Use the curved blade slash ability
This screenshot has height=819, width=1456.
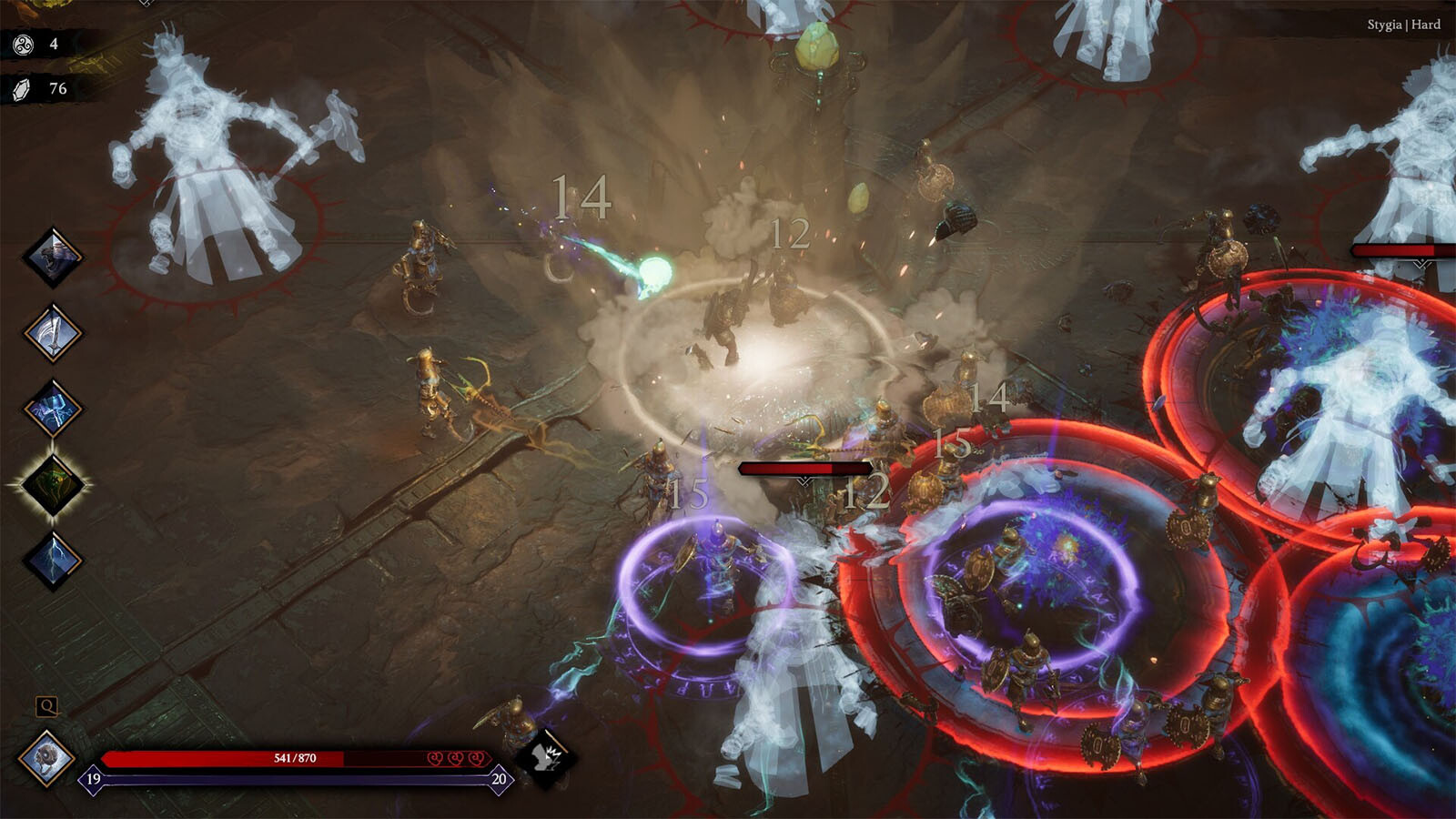[53, 333]
